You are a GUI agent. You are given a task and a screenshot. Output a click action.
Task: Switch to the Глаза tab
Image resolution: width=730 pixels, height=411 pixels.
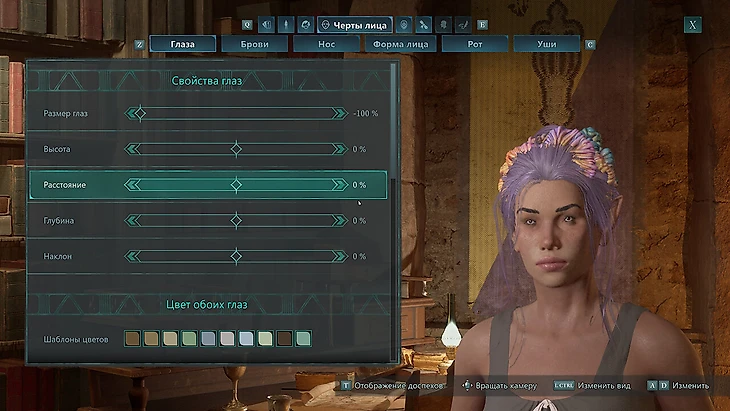pos(183,44)
